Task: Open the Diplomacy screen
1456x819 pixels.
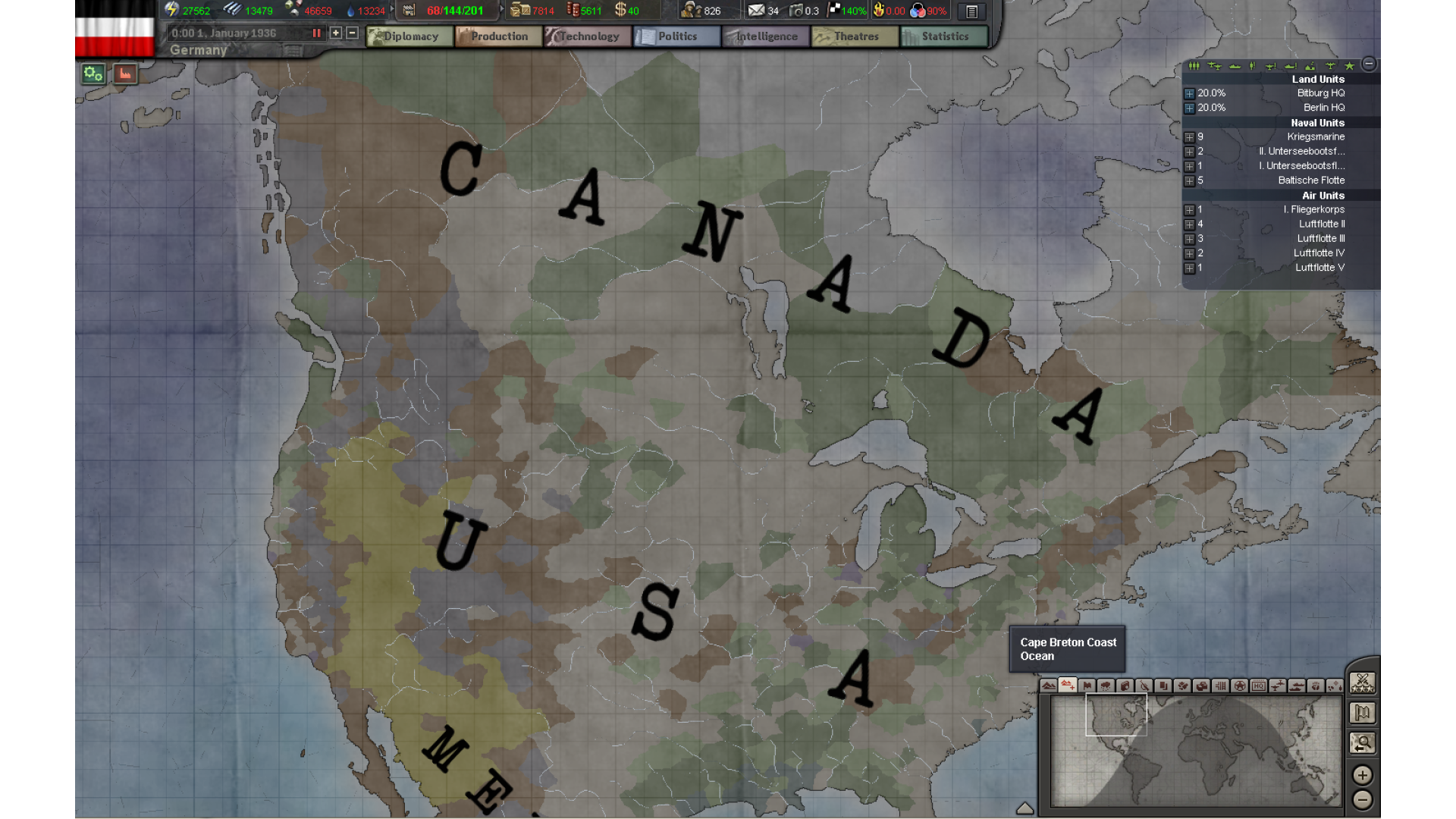Action: point(409,36)
